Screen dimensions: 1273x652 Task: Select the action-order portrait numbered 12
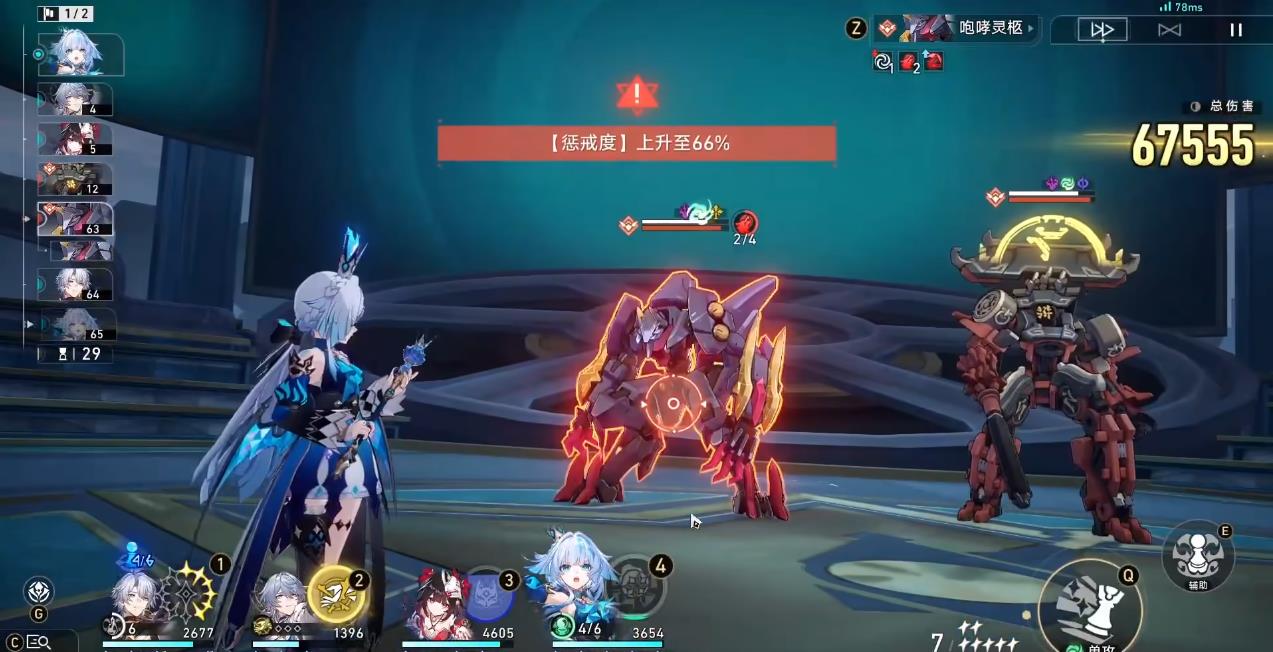[75, 179]
